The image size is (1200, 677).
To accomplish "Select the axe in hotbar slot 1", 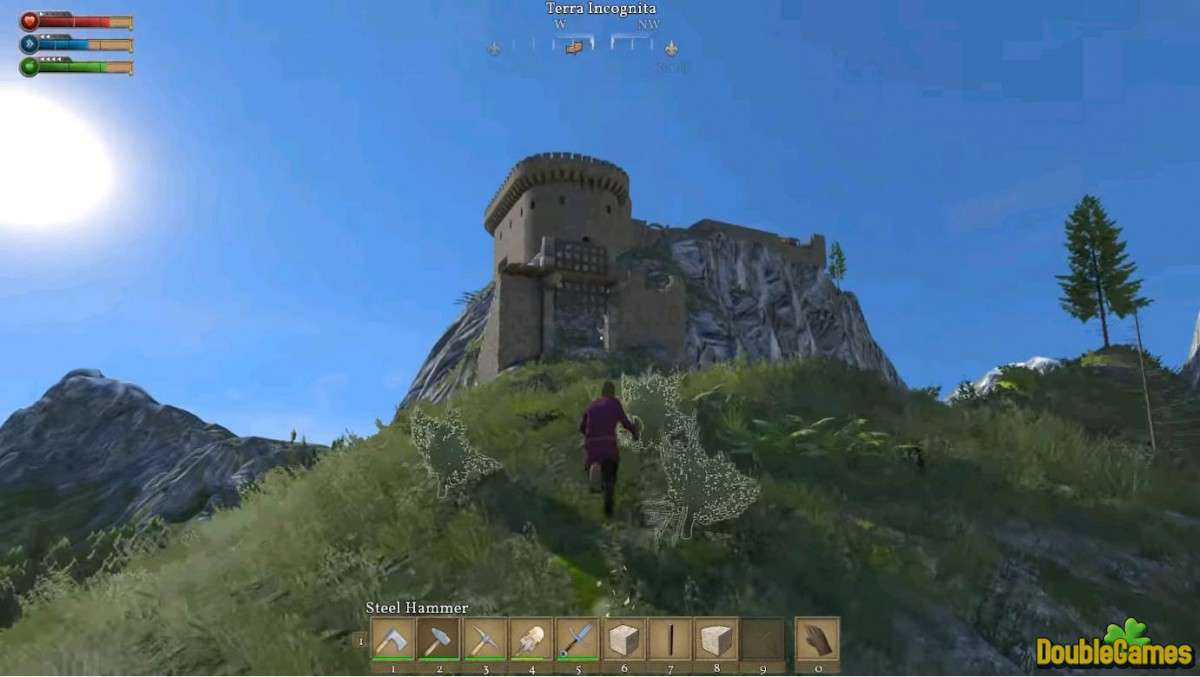I will (392, 639).
